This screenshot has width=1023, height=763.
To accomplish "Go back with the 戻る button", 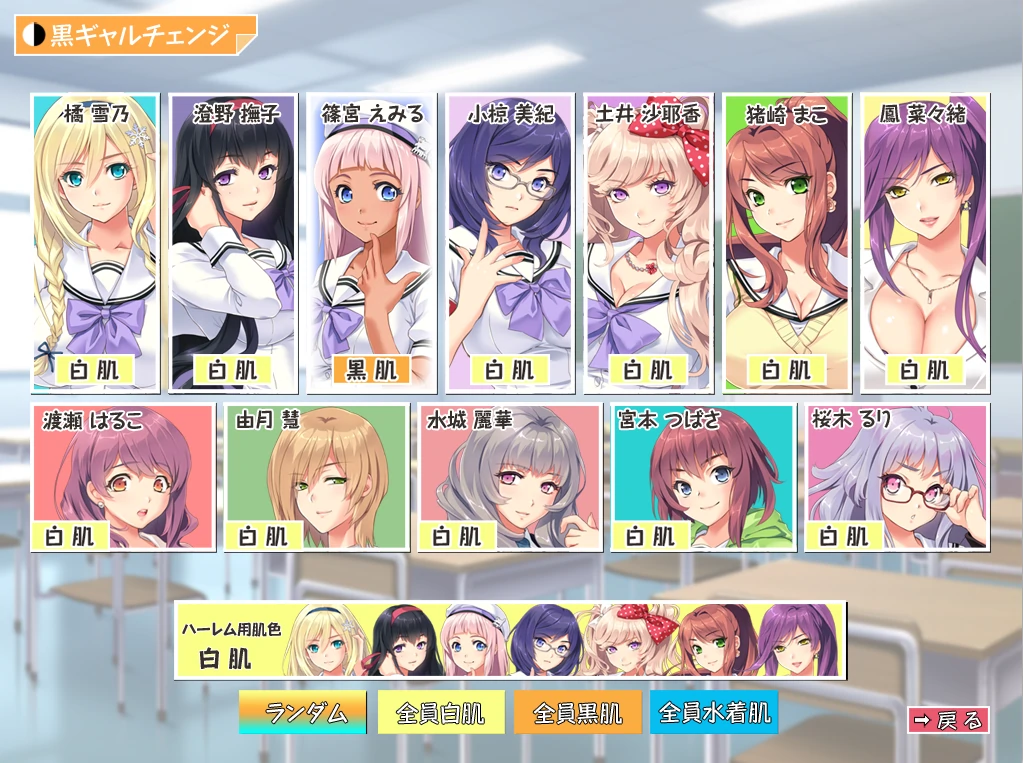I will point(948,720).
